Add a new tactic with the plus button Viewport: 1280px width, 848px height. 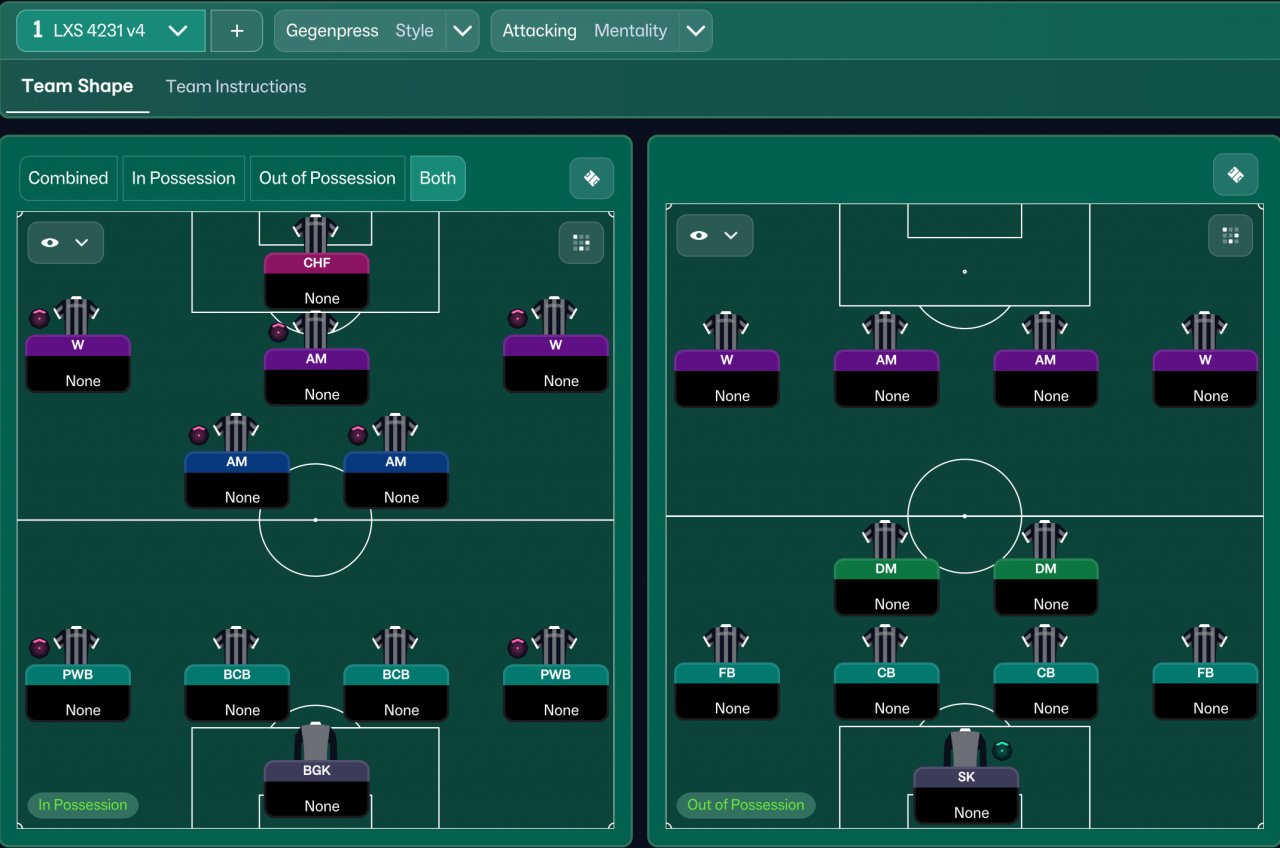pyautogui.click(x=237, y=31)
